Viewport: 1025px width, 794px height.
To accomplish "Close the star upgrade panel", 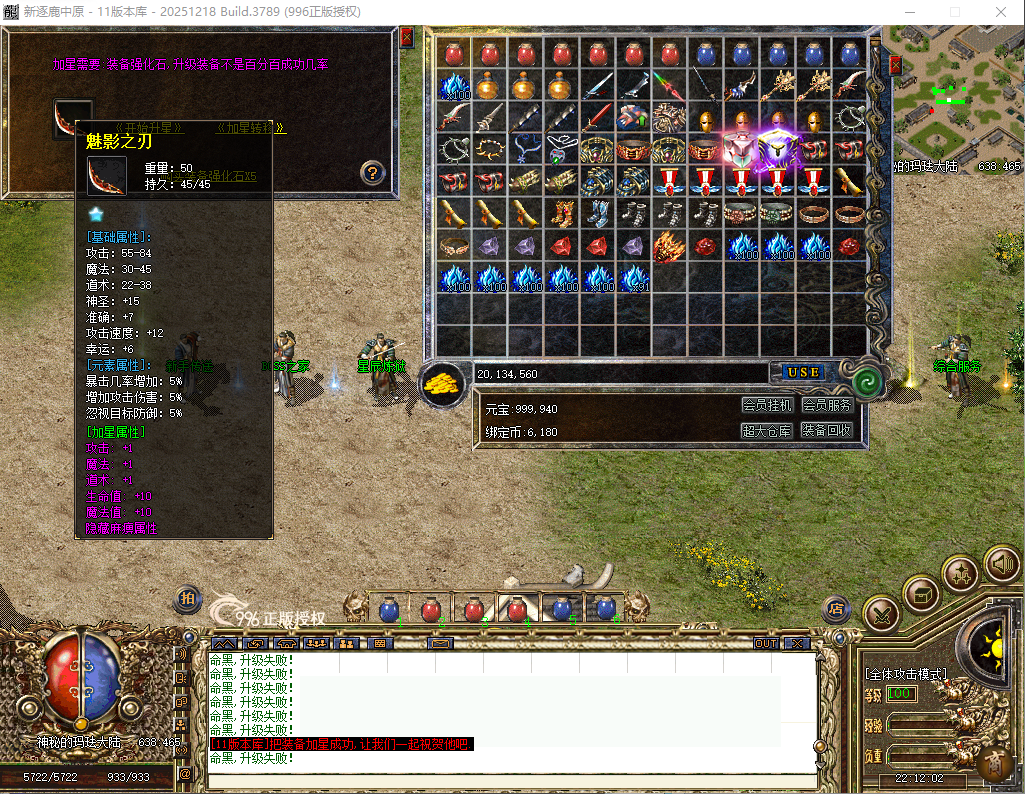I will click(x=406, y=38).
